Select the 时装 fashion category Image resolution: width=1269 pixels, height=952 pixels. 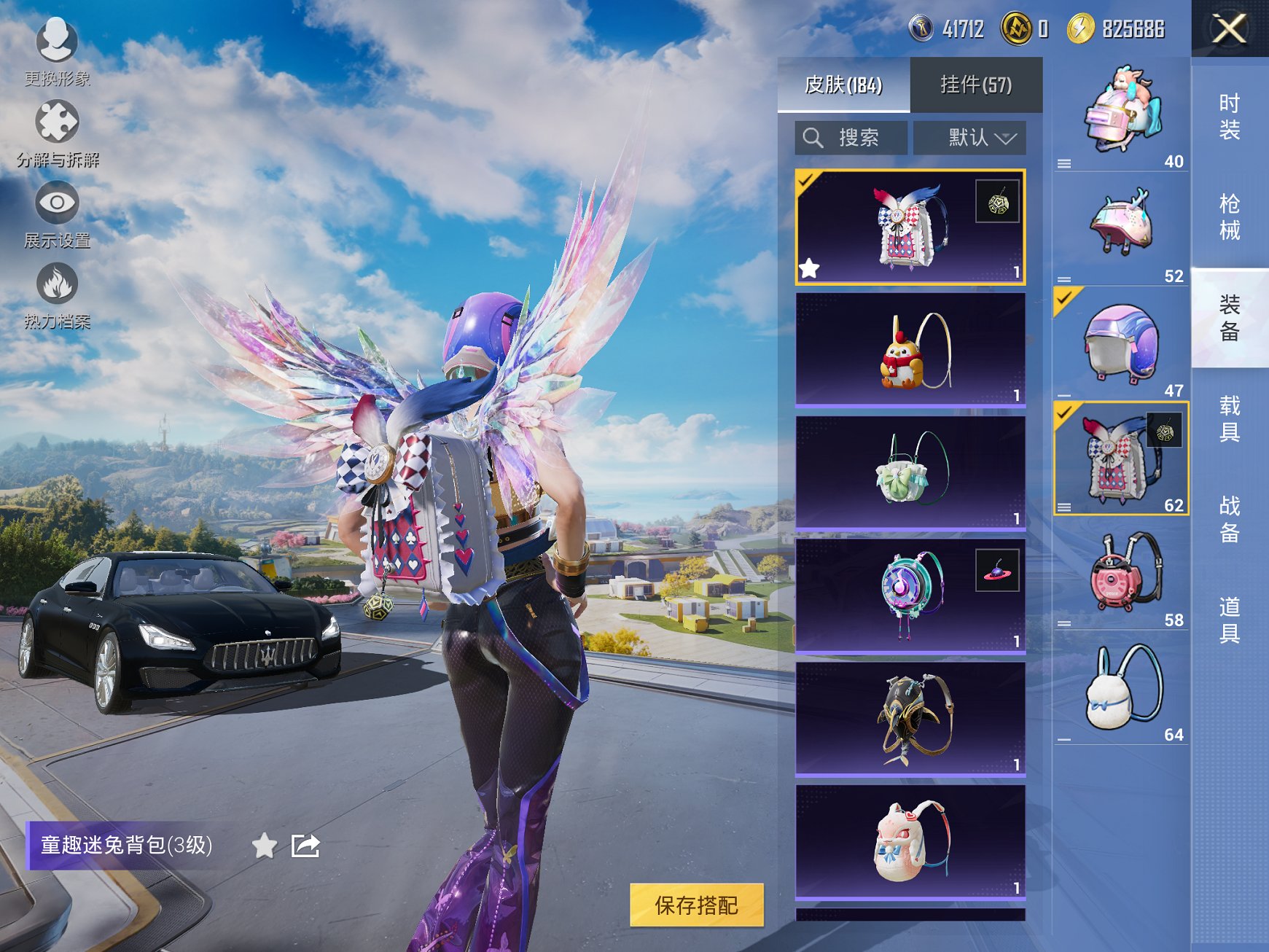pos(1229,117)
